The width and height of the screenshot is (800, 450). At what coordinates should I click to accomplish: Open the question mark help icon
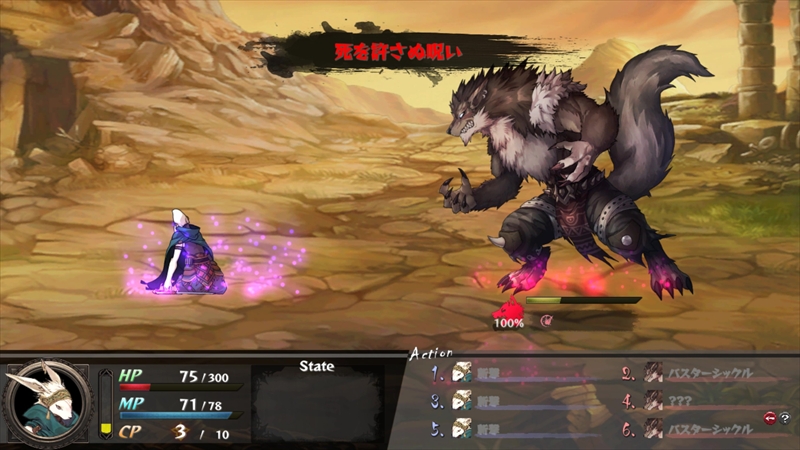click(x=785, y=418)
